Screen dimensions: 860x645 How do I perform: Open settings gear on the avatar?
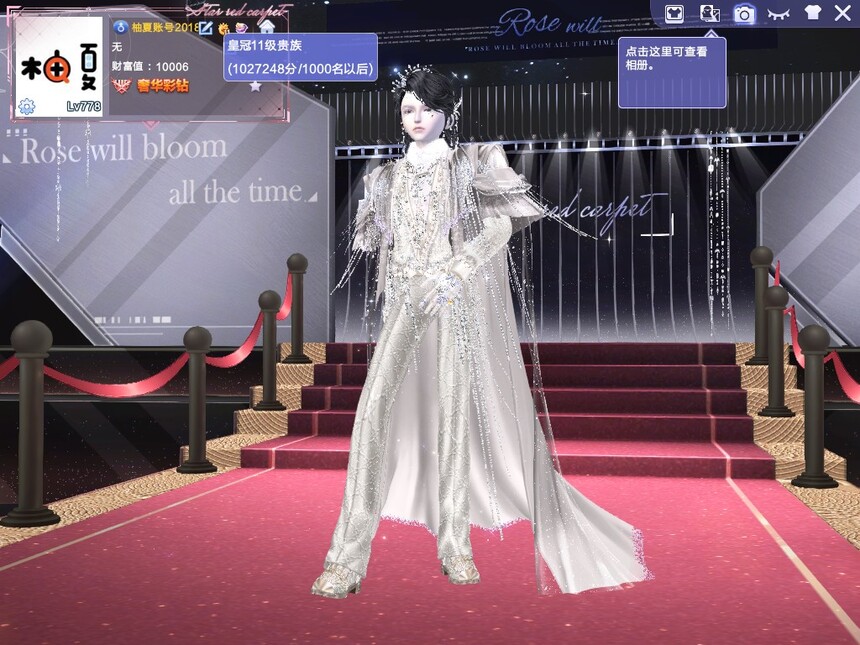coord(27,105)
